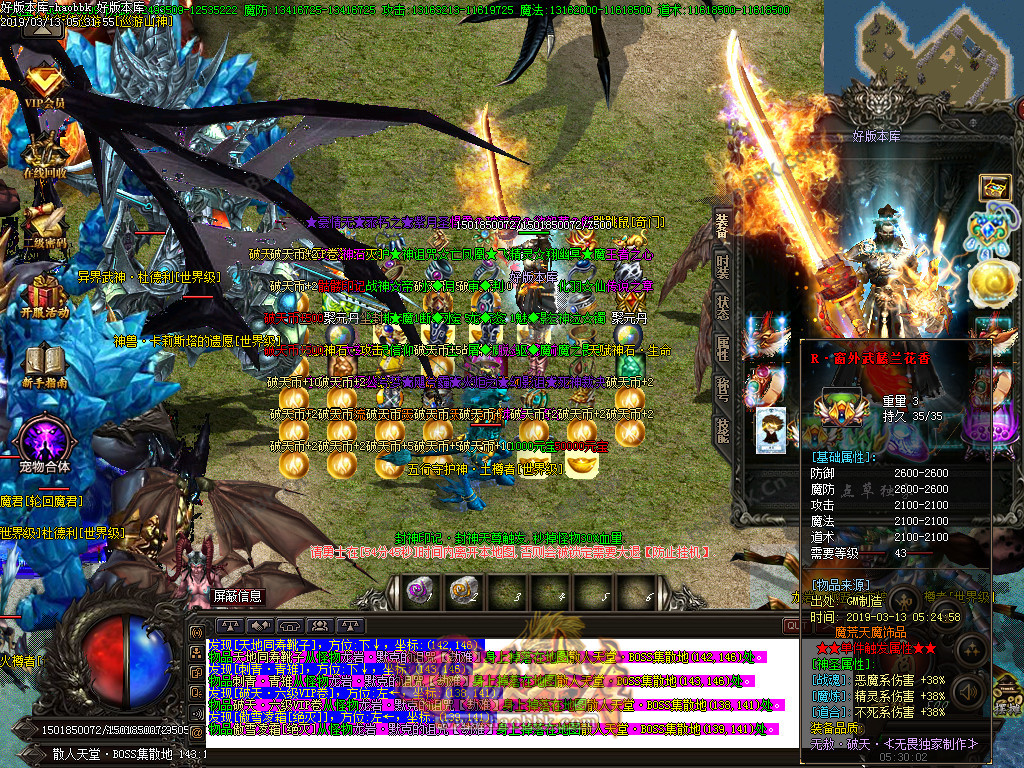This screenshot has height=768, width=1024.
Task: Open the 状态 status tab
Action: [722, 309]
